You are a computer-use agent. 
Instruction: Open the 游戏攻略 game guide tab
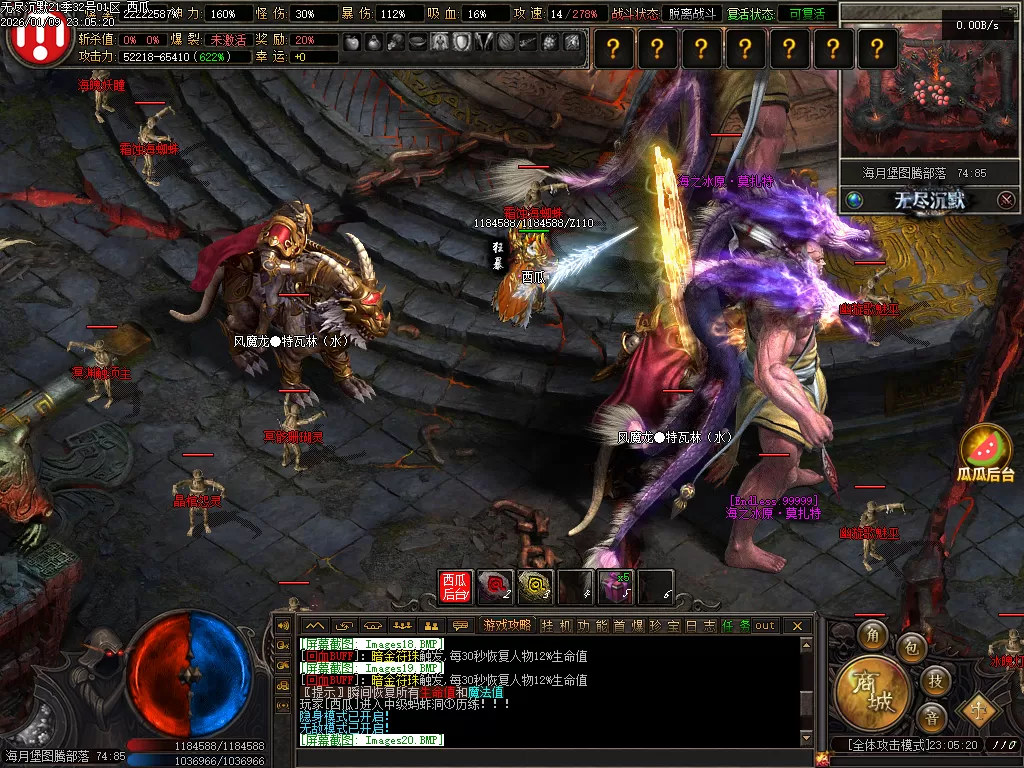505,626
